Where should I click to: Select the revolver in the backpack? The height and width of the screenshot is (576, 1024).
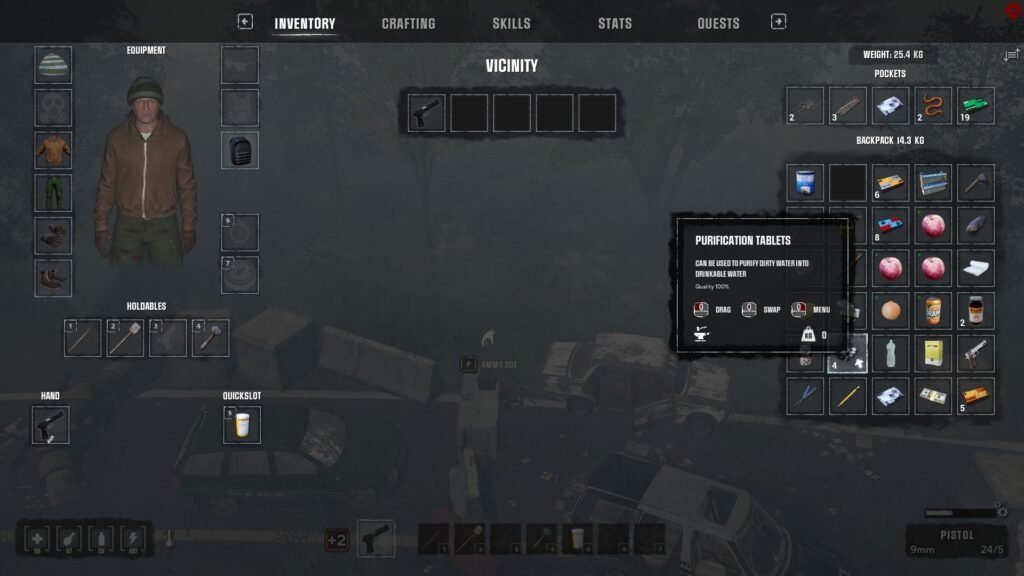coord(976,353)
